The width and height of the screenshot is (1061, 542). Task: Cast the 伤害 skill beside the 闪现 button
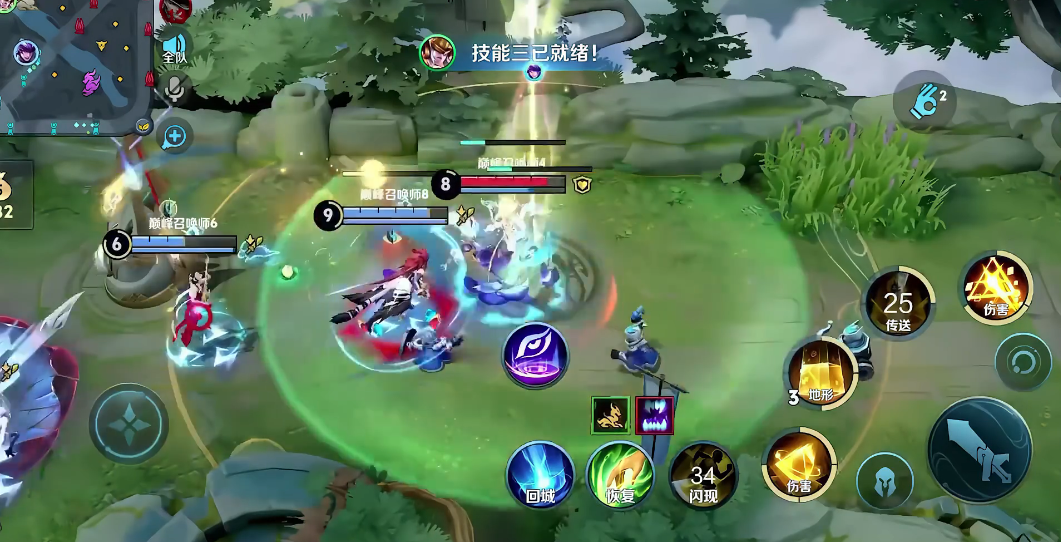[x=799, y=464]
